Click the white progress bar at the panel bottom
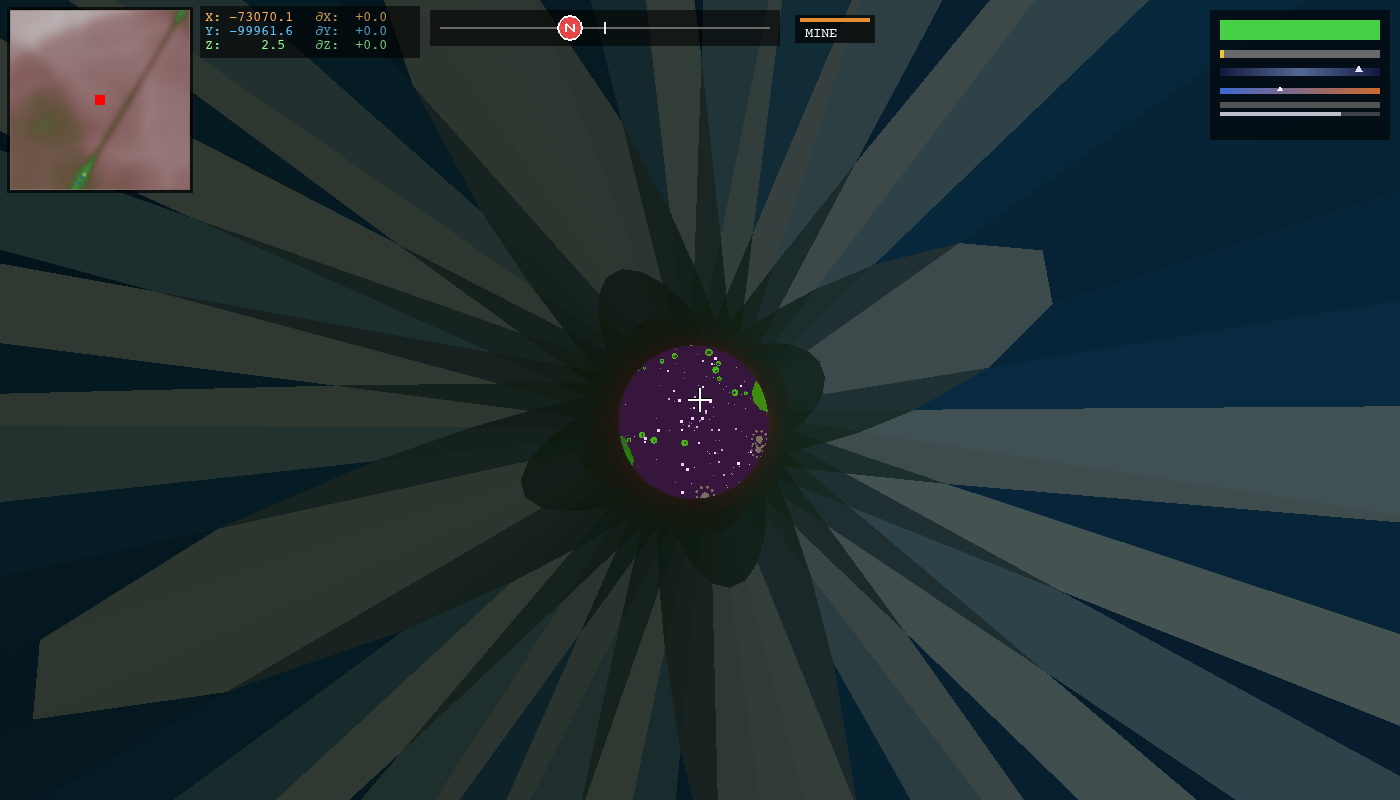Screen dimensions: 1400x800 click(1280, 113)
